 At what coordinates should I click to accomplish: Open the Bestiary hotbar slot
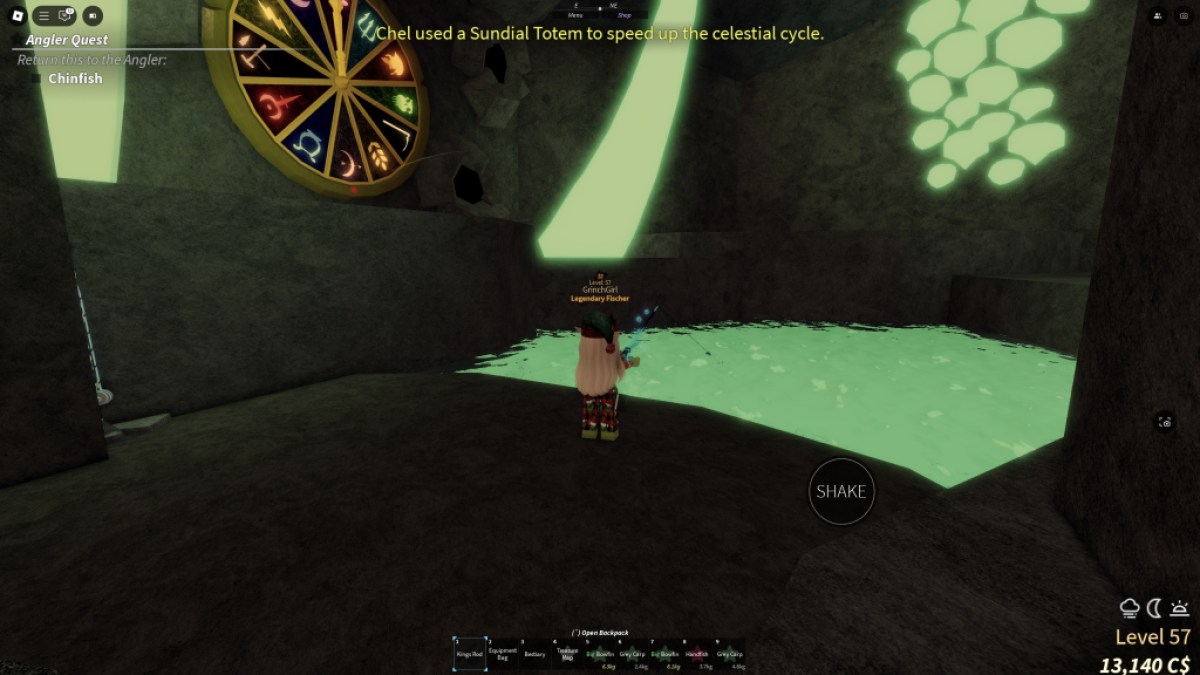click(x=535, y=654)
